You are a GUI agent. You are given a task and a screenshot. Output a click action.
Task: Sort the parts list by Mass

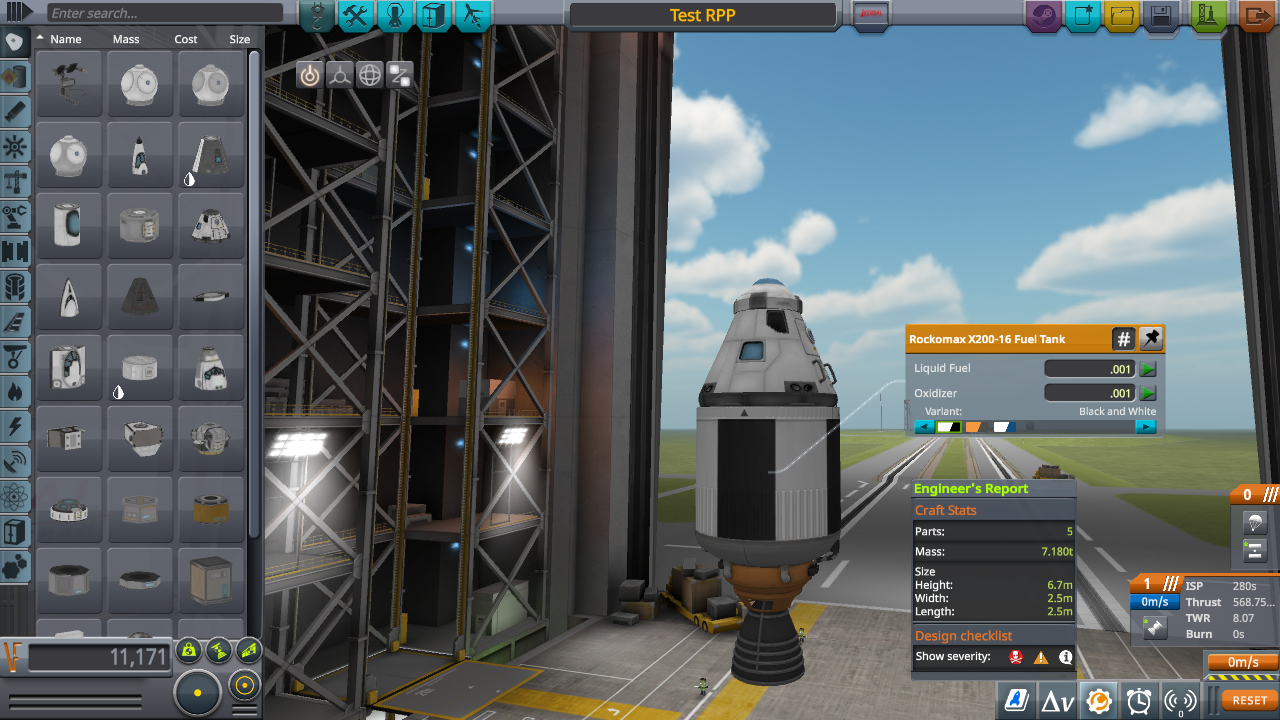click(126, 39)
